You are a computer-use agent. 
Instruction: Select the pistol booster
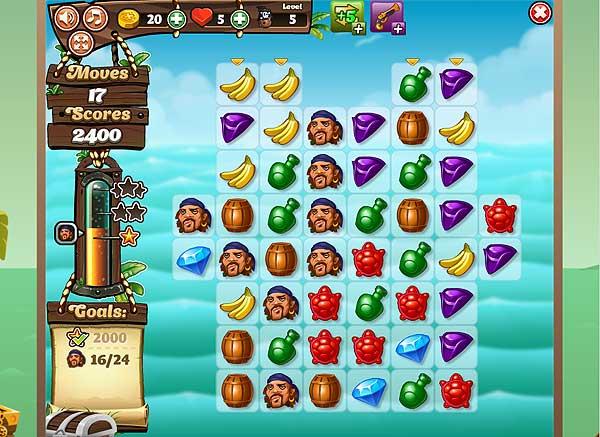(x=388, y=16)
